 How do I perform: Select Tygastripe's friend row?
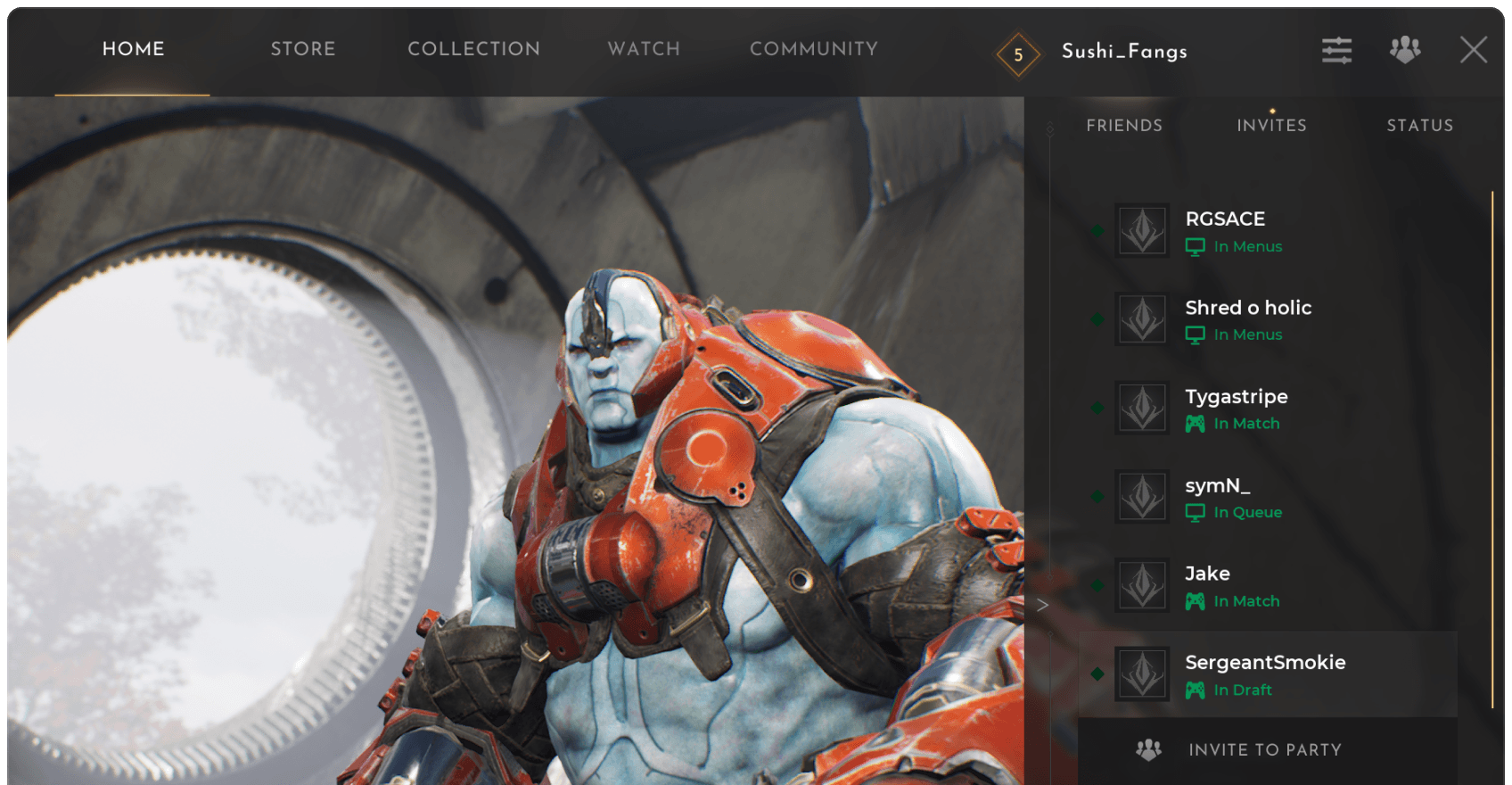pyautogui.click(x=1266, y=409)
